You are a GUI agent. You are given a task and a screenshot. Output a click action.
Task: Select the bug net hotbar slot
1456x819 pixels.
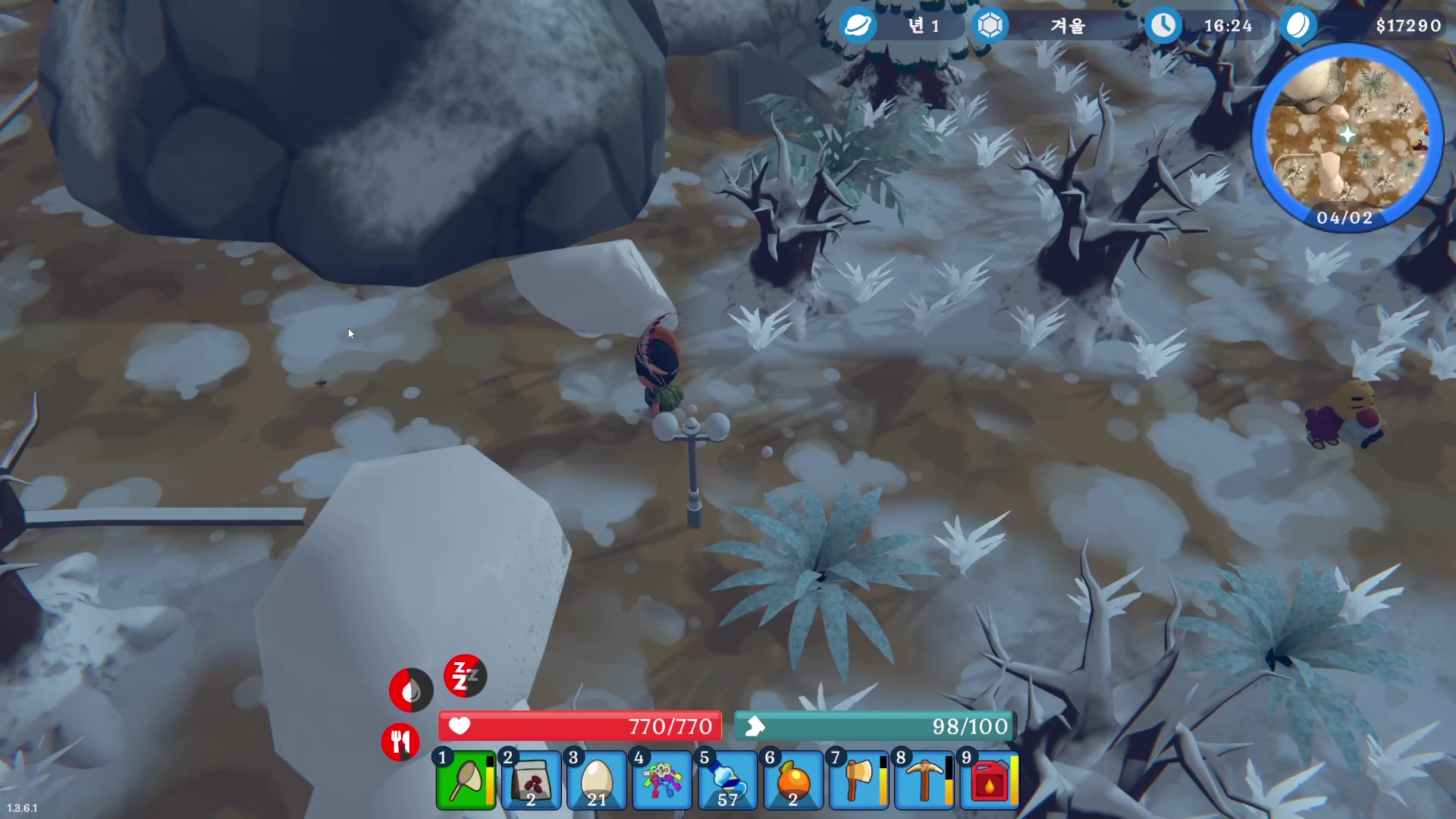(x=466, y=780)
